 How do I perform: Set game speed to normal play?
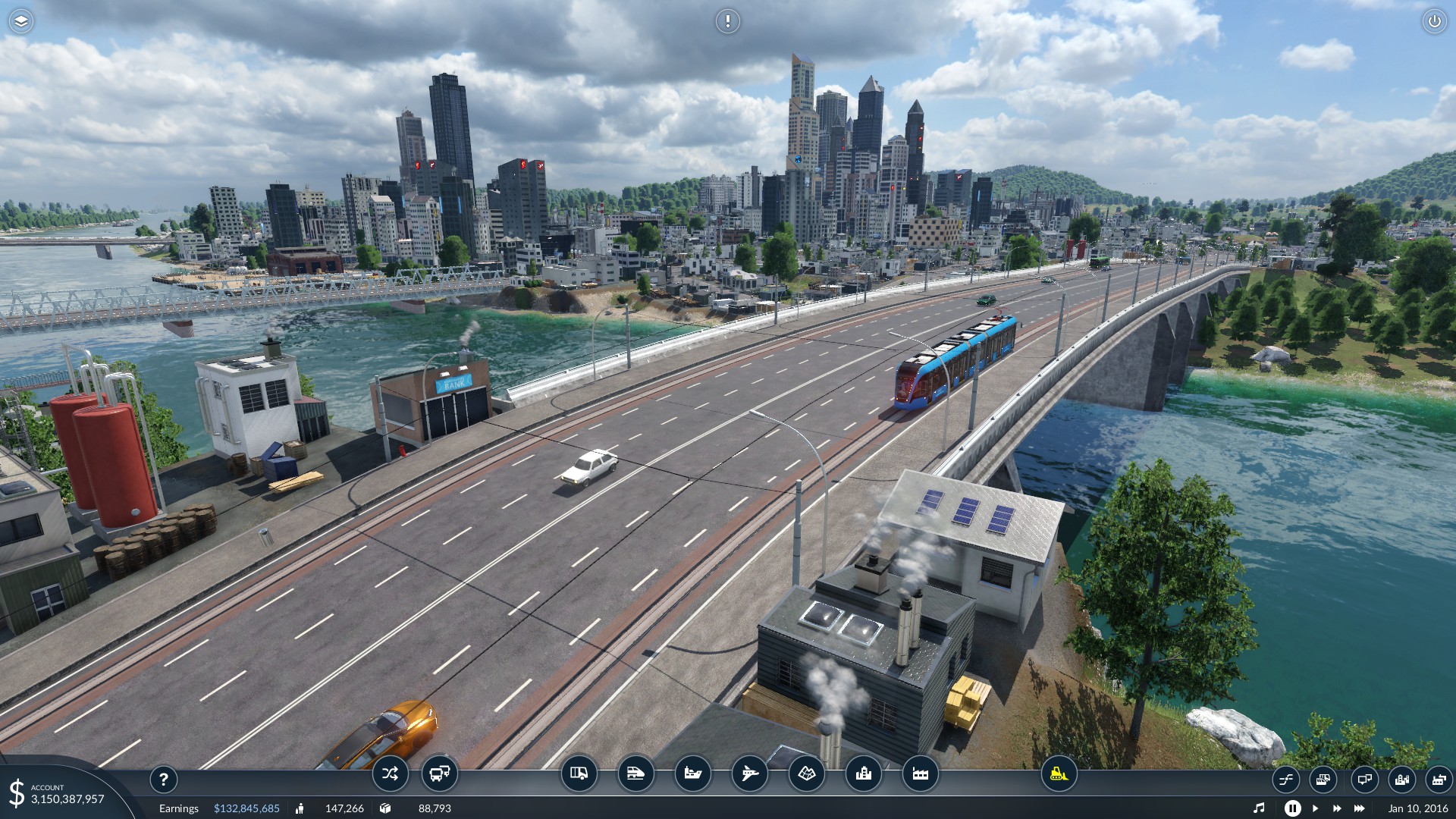point(1315,808)
